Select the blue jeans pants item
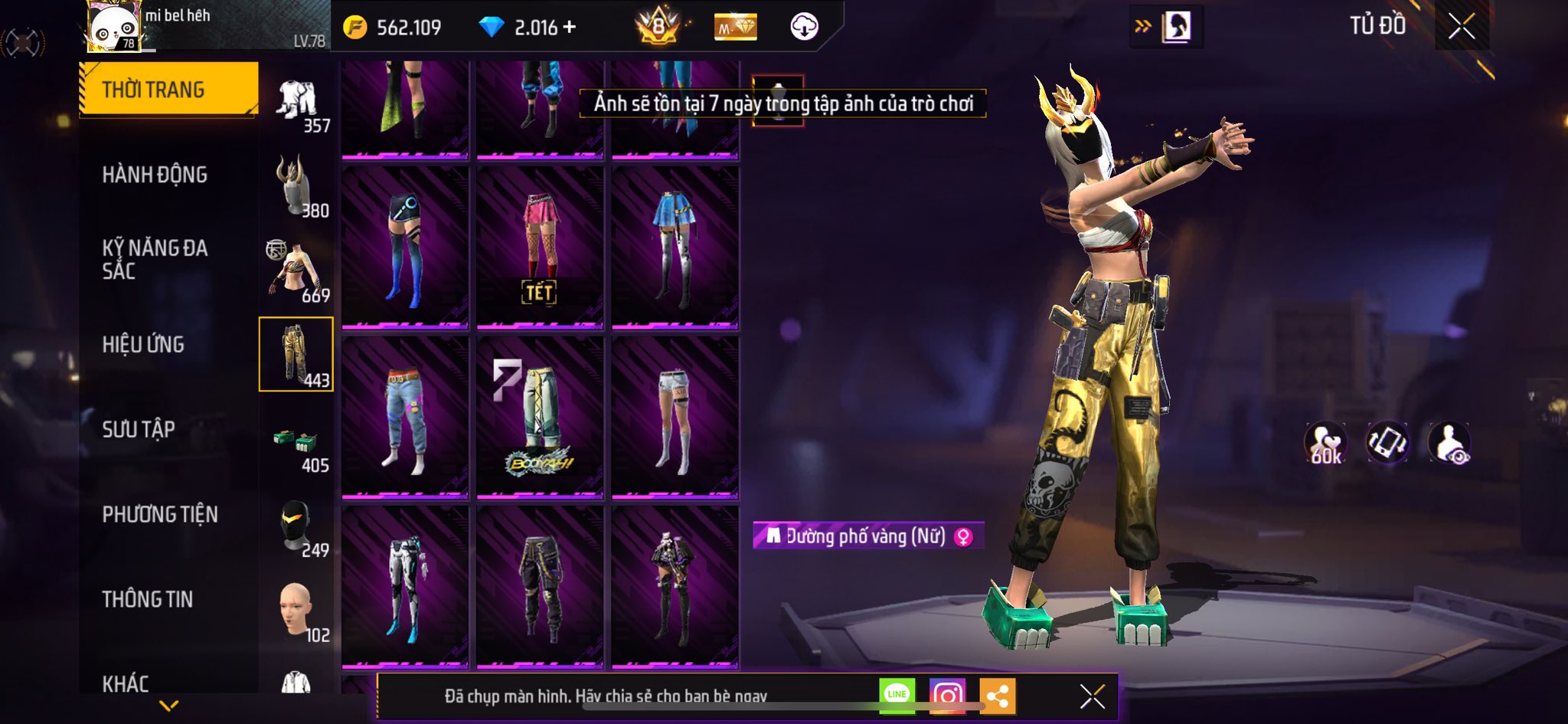Screen dimensions: 1568x724 point(405,418)
